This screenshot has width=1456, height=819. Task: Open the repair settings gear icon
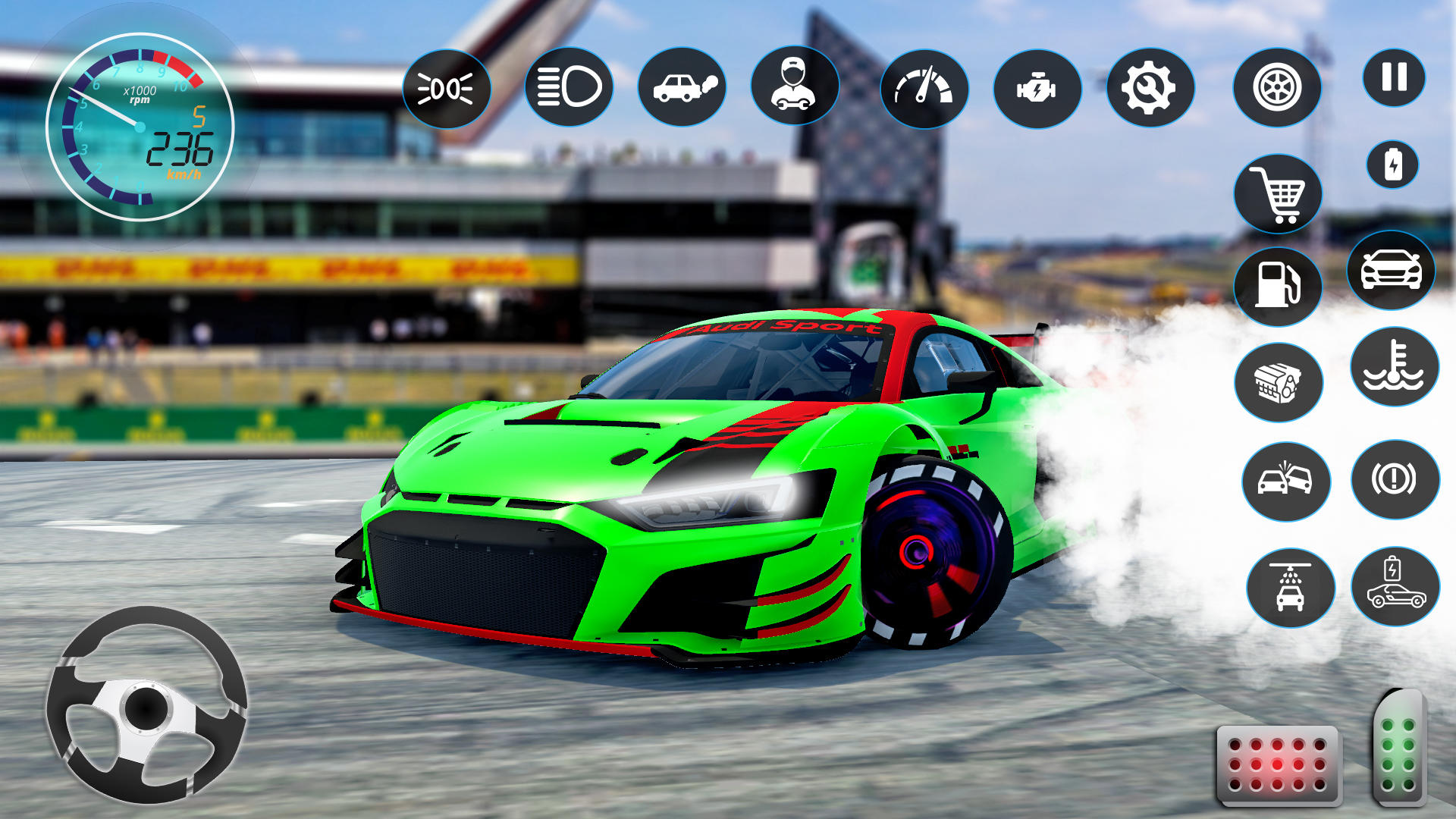[1150, 88]
